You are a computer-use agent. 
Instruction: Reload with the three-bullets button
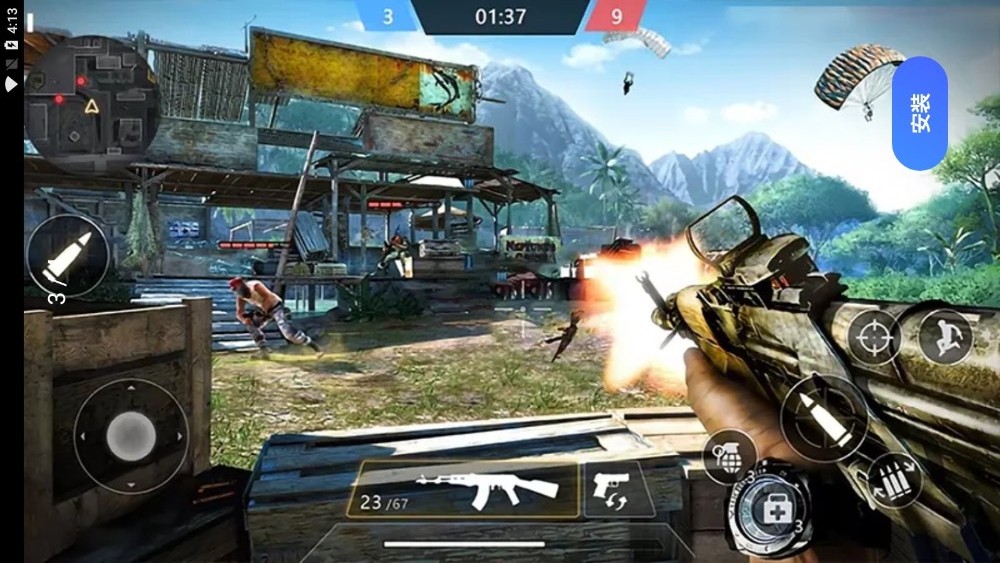(893, 479)
